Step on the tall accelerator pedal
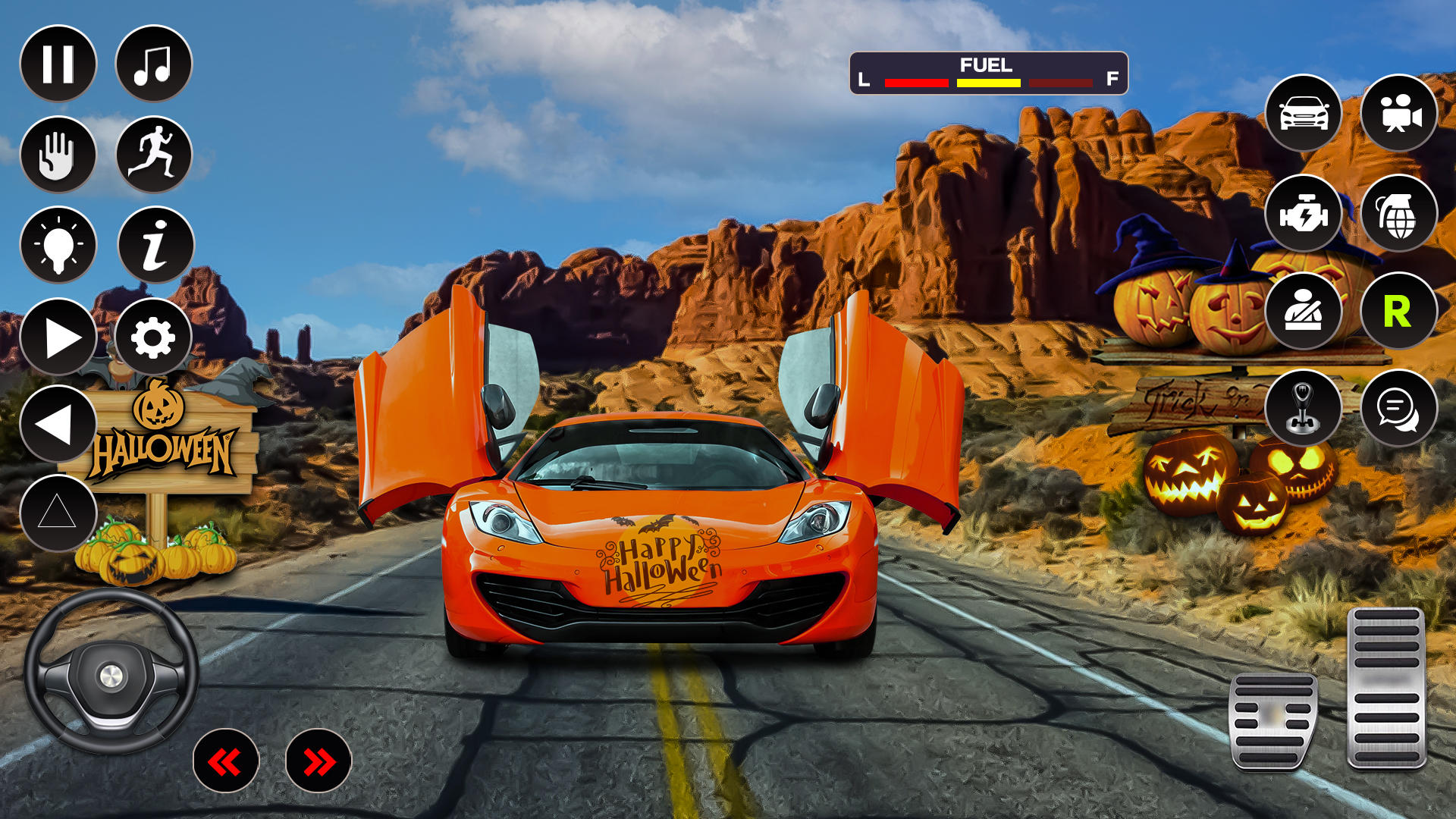The image size is (1456, 819). coord(1386,687)
